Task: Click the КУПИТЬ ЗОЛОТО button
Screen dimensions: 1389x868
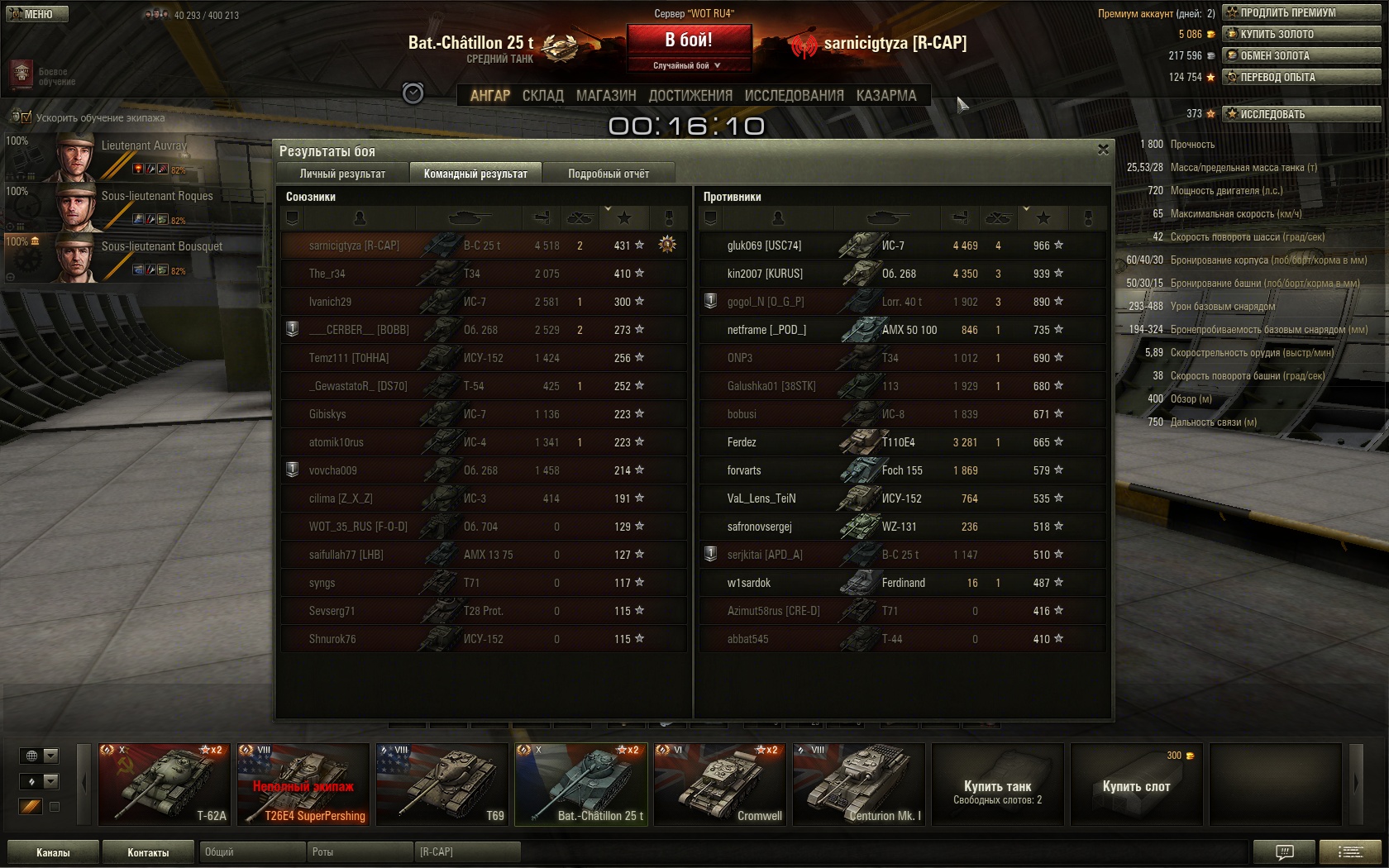Action: [1301, 34]
